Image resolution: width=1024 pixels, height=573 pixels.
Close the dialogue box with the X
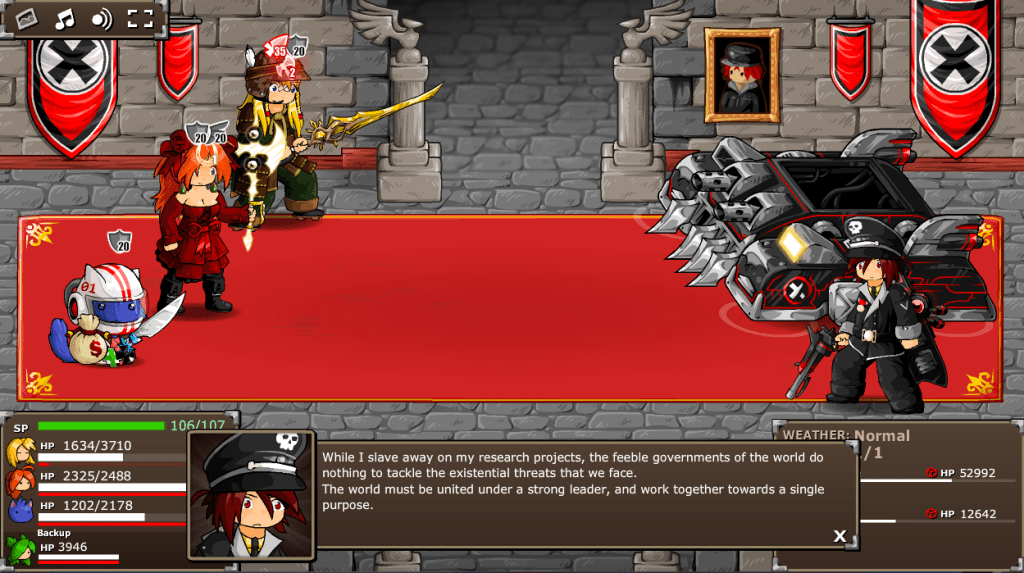(x=840, y=536)
